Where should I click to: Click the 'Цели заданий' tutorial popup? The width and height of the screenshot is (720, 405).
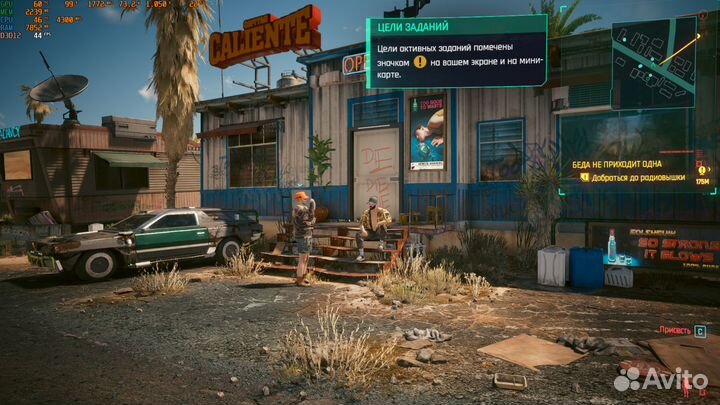[456, 52]
